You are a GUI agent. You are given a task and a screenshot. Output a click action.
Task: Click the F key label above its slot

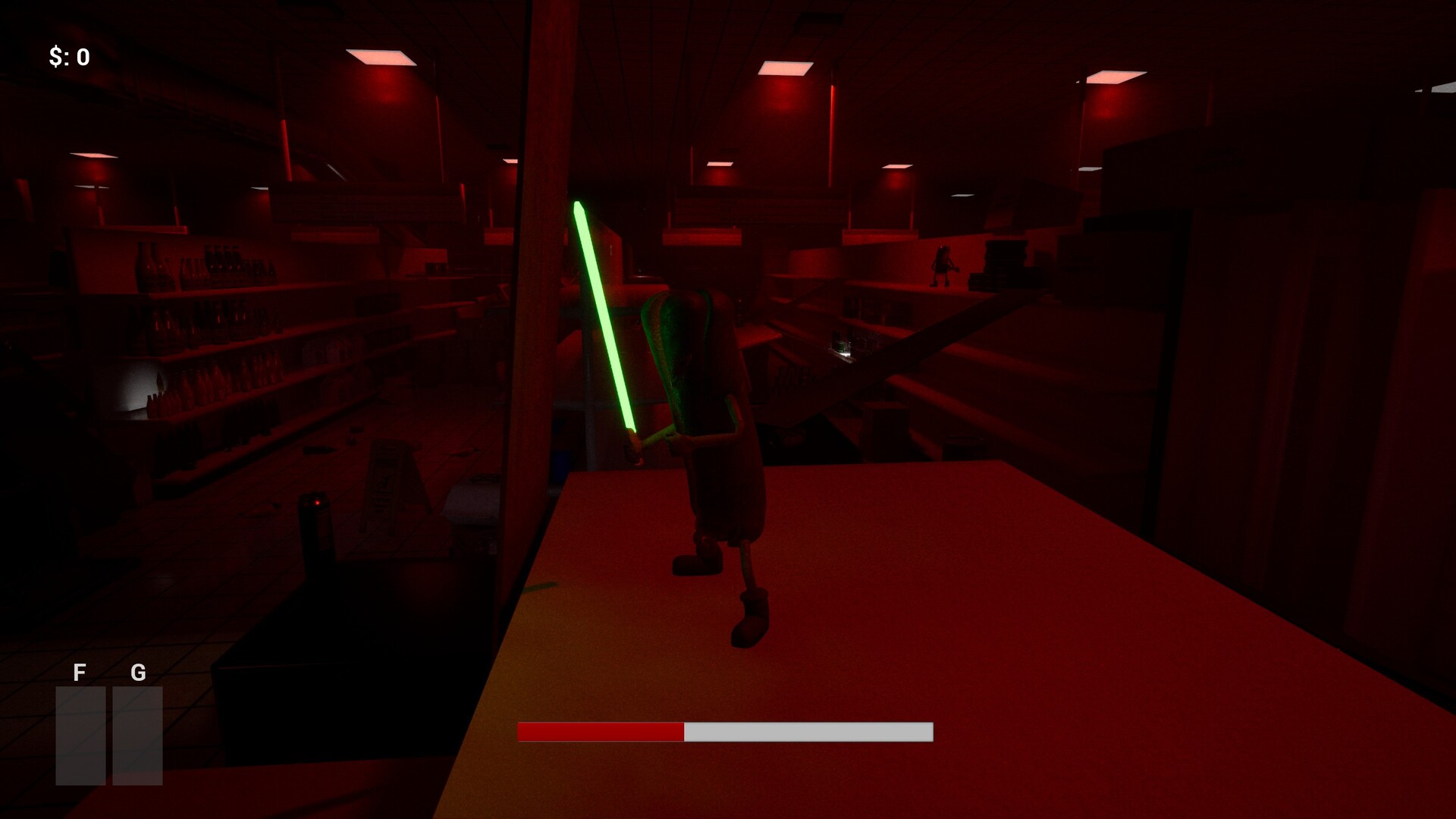(79, 673)
